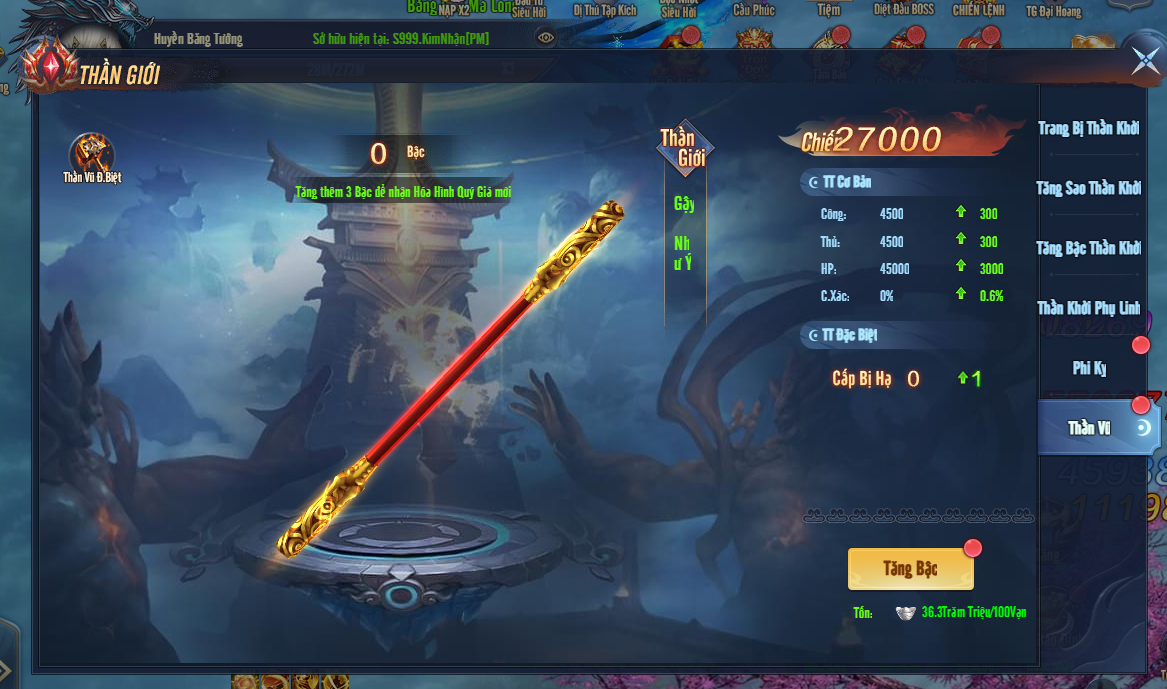
Task: Open the Dị Thú Tập Kích event
Action: click(x=604, y=10)
